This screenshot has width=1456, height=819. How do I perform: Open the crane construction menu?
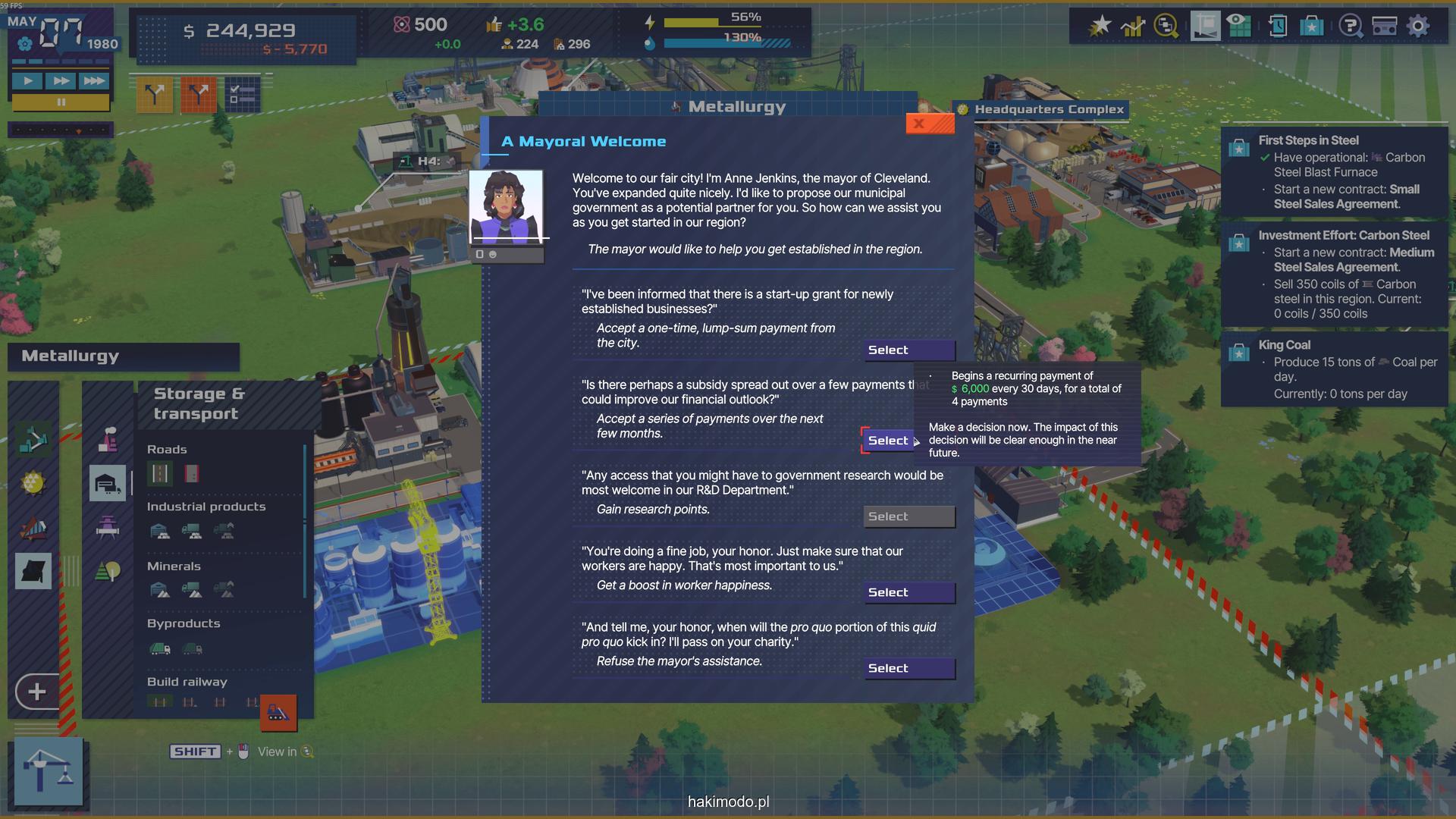click(49, 770)
